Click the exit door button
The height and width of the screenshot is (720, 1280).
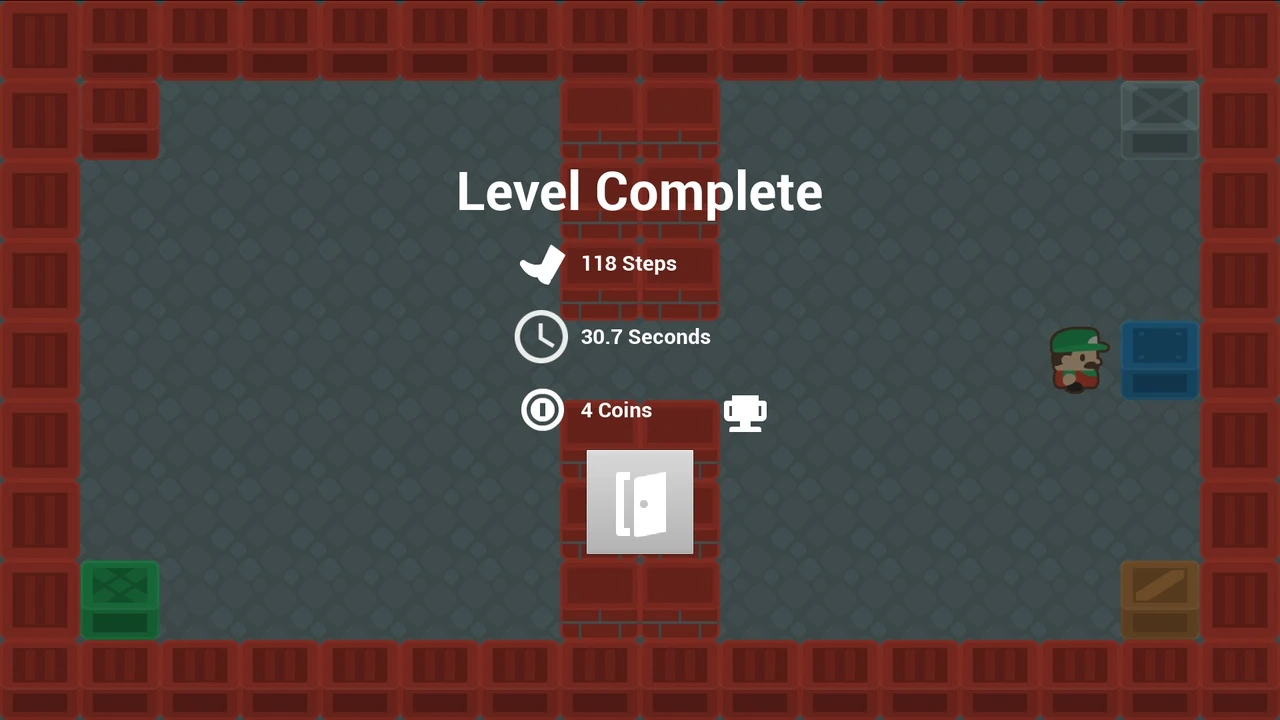coord(640,502)
